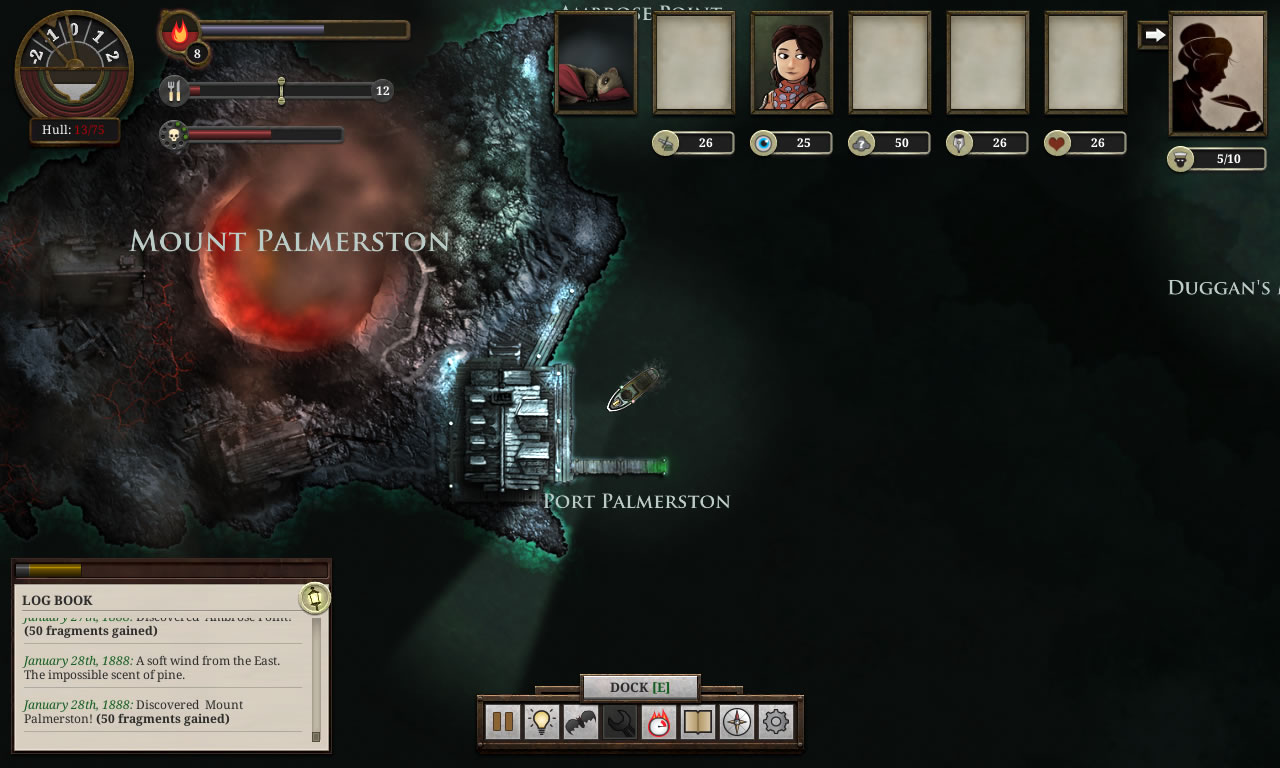Open the Log Book panel header
The width and height of the screenshot is (1280, 768).
58,600
